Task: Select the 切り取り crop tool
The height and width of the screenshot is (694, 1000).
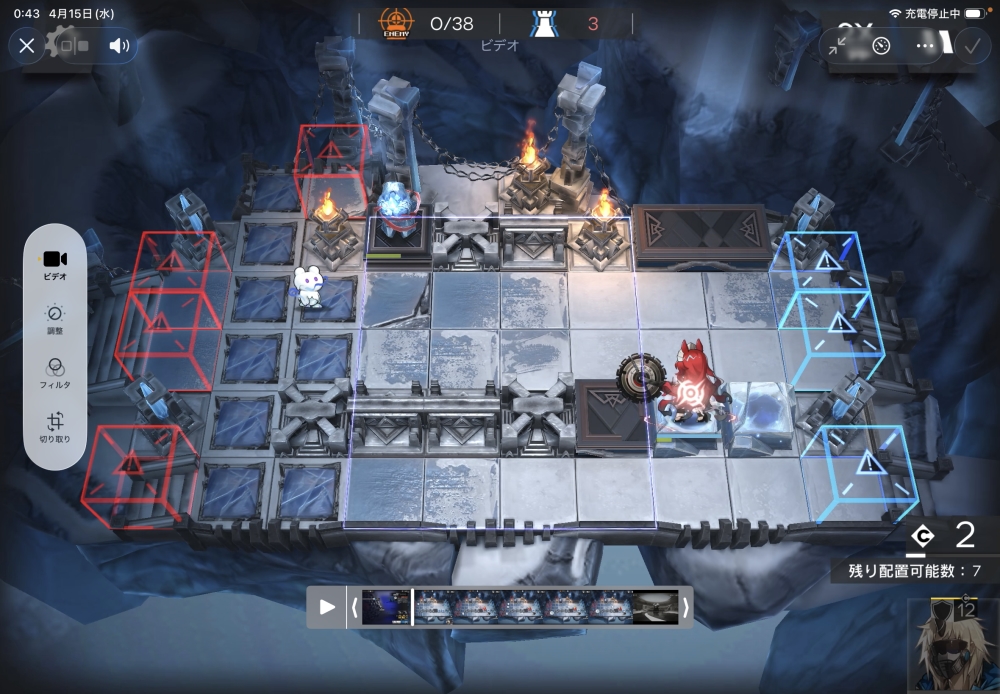Action: (x=56, y=427)
